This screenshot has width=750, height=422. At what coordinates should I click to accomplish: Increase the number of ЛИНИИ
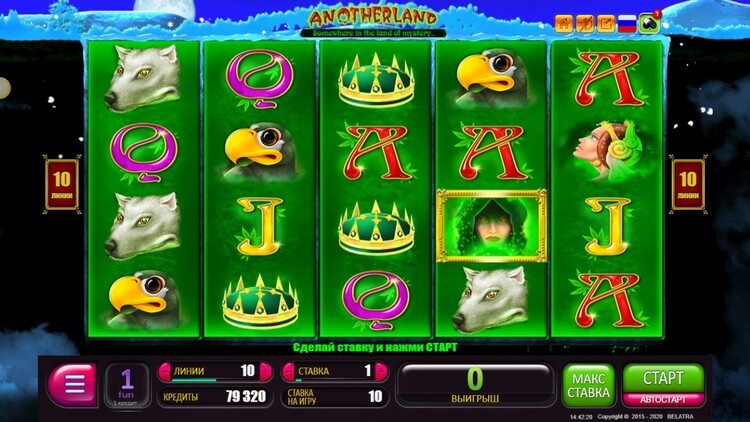tap(265, 371)
